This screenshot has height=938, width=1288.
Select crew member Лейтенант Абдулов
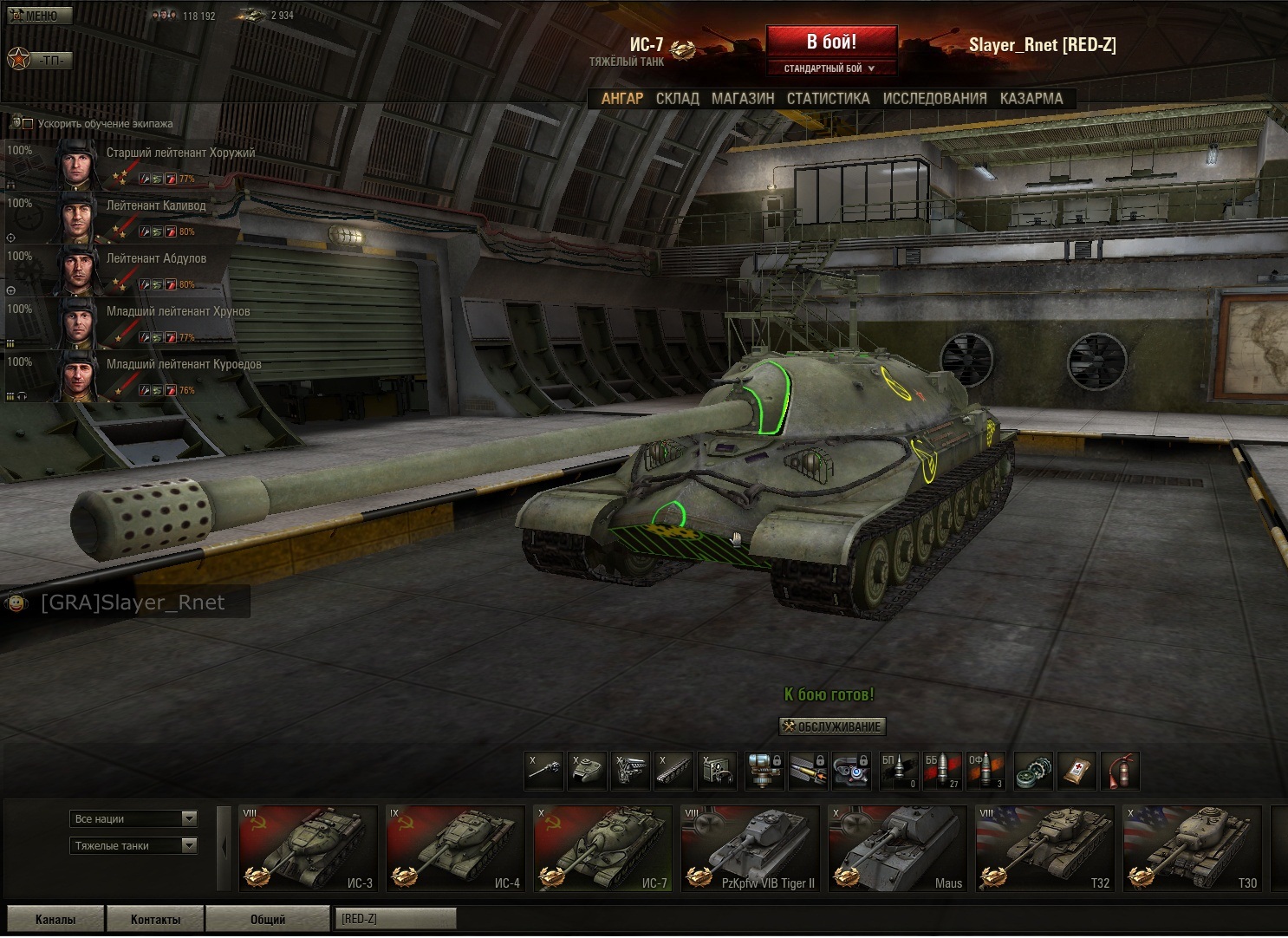pos(156,259)
